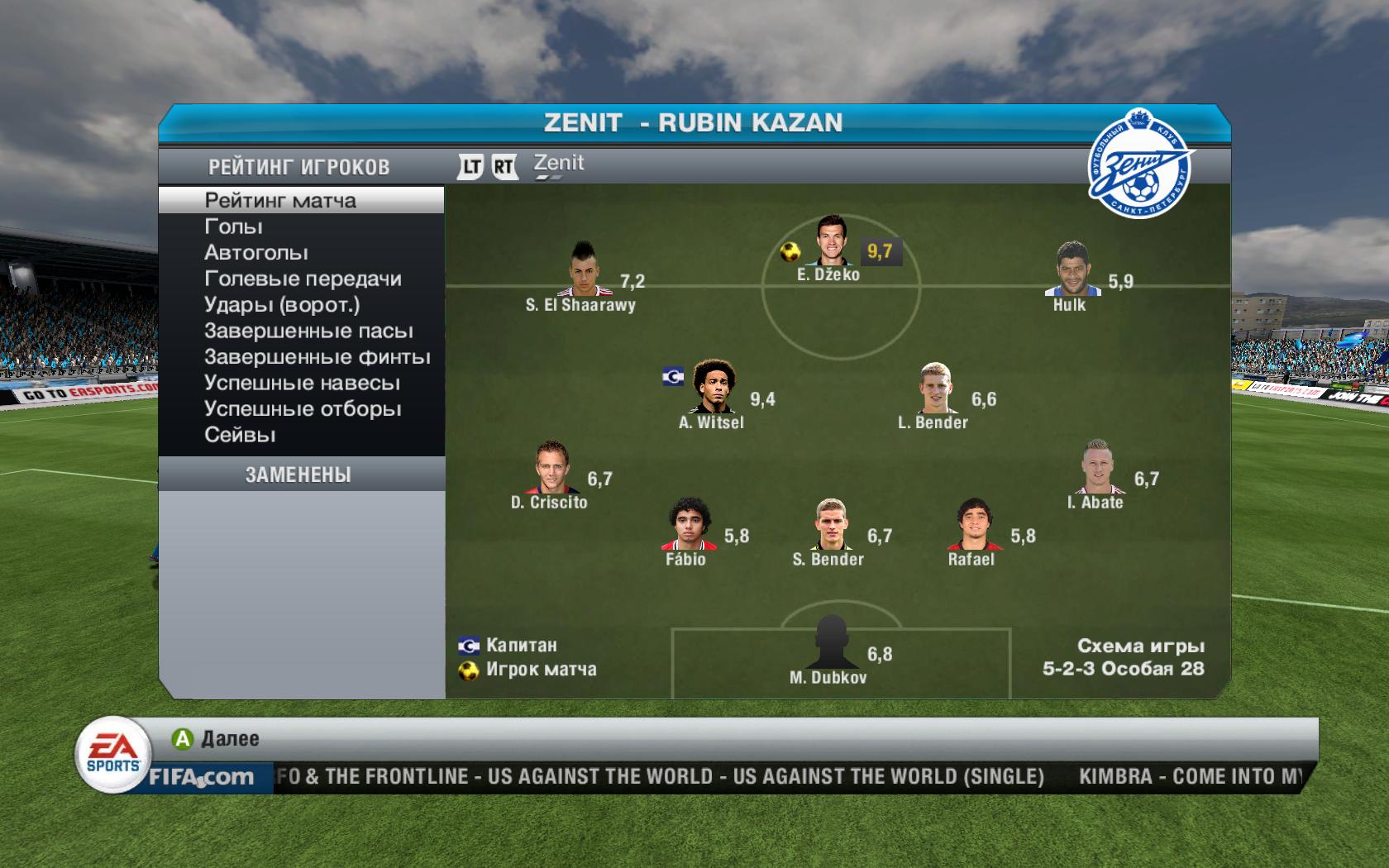The height and width of the screenshot is (868, 1389).
Task: Choose Завершенные финты entry
Action: (317, 357)
